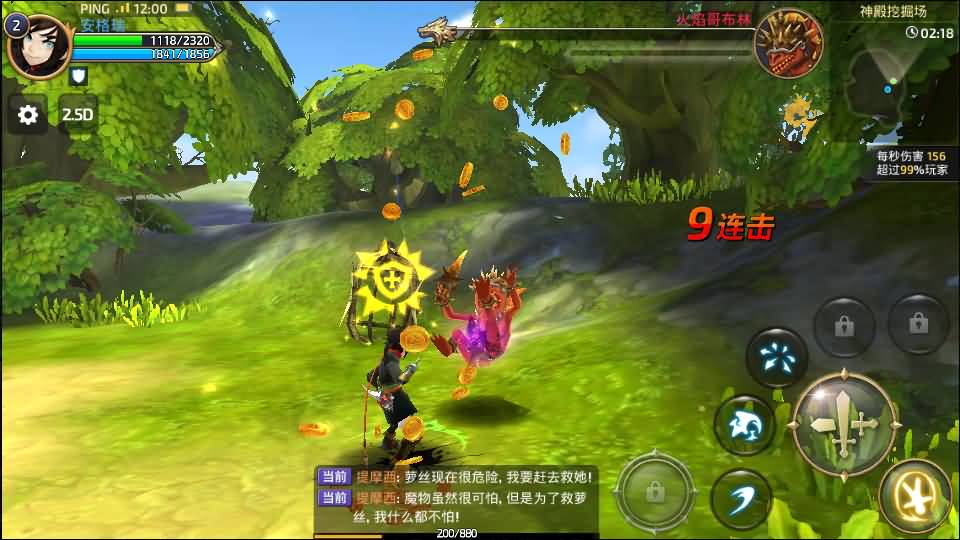
Task: Cast the blue swirling wave skill
Action: [x=744, y=425]
